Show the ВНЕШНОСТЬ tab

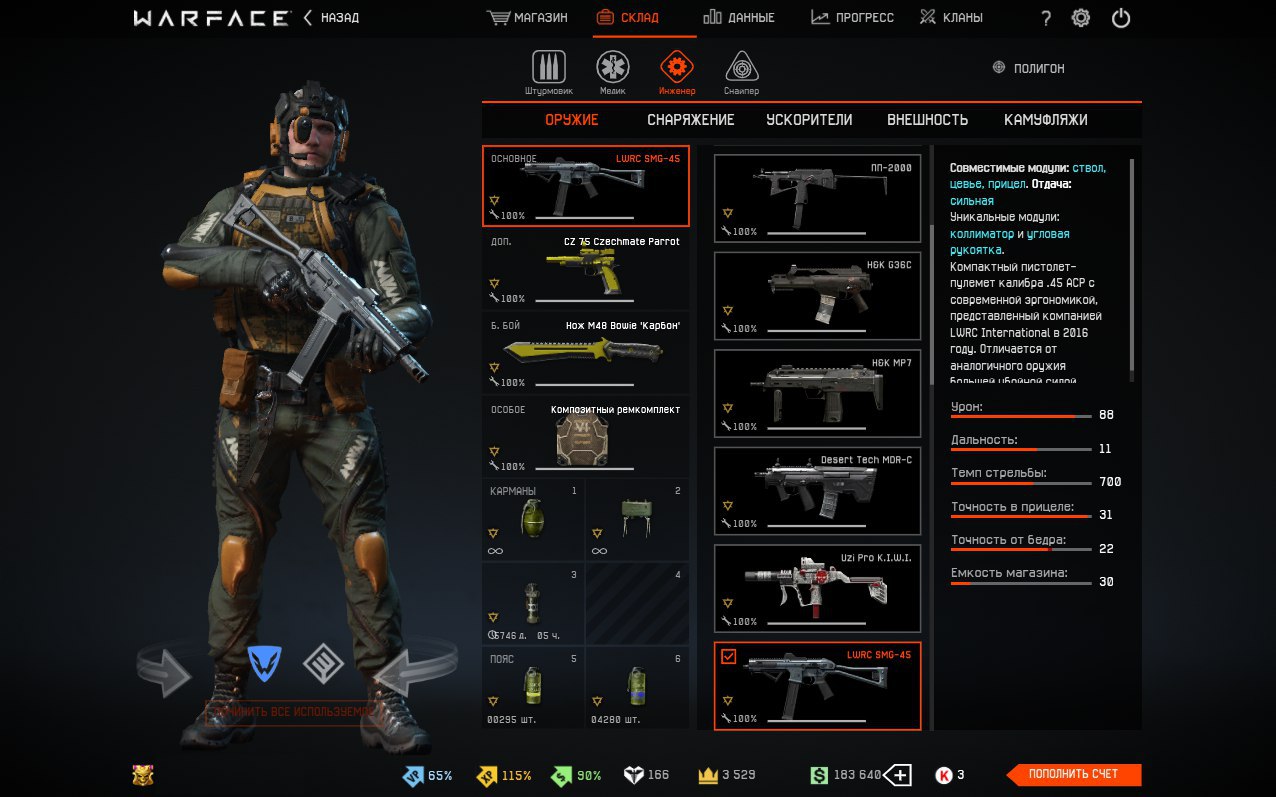click(x=927, y=120)
